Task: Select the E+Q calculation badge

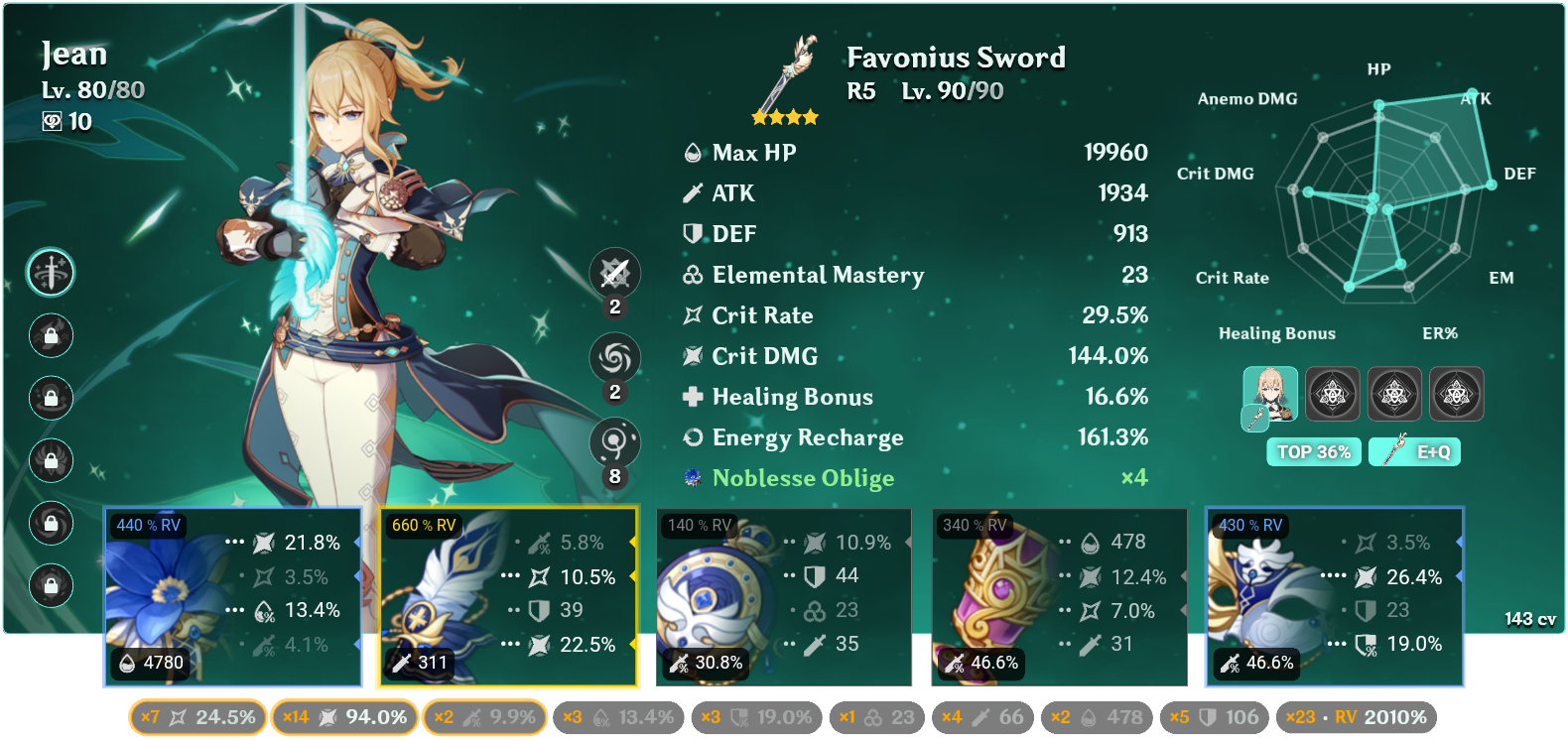Action: pos(1414,452)
